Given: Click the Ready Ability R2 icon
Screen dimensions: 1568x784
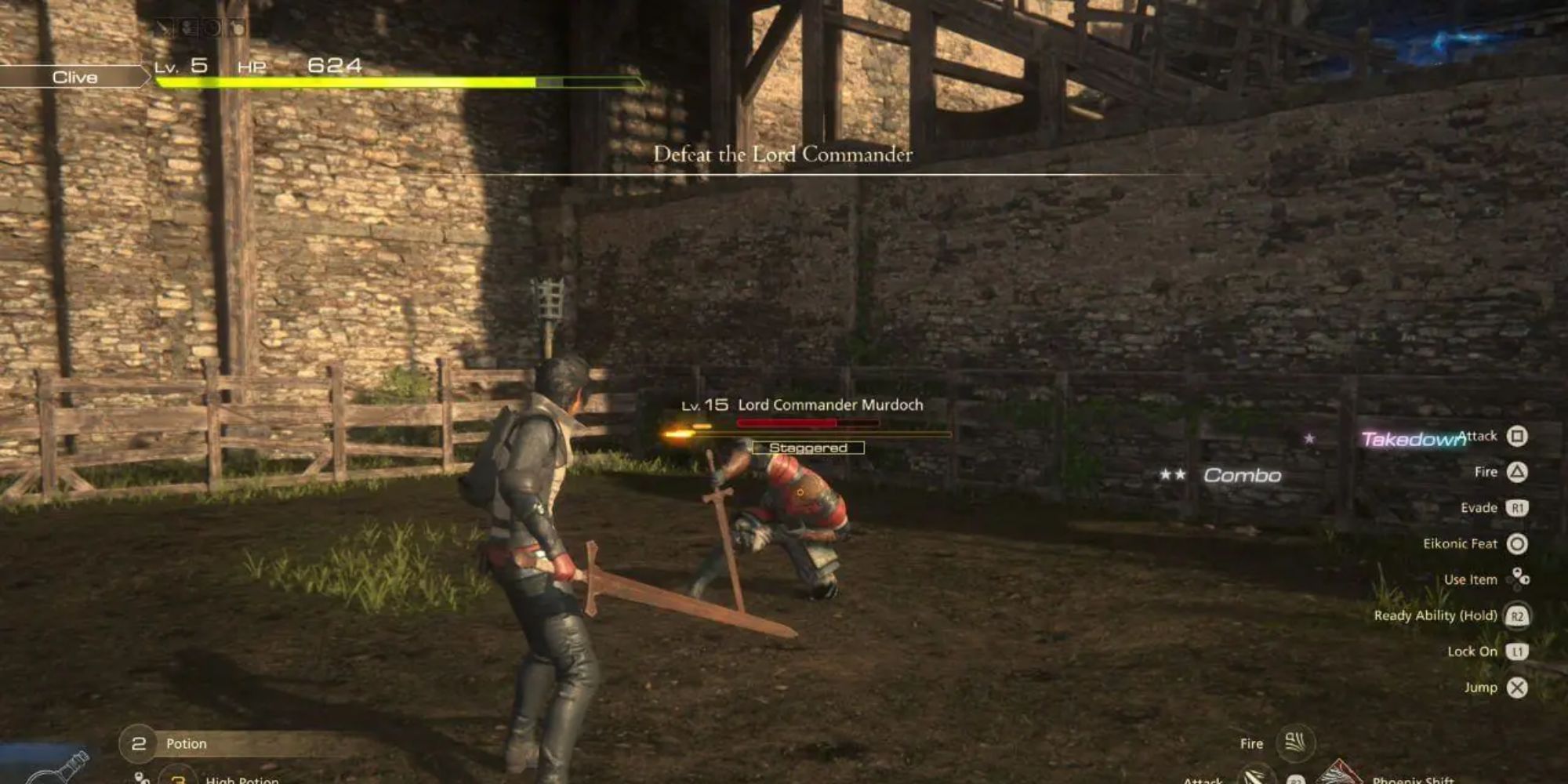Looking at the screenshot, I should (1518, 615).
